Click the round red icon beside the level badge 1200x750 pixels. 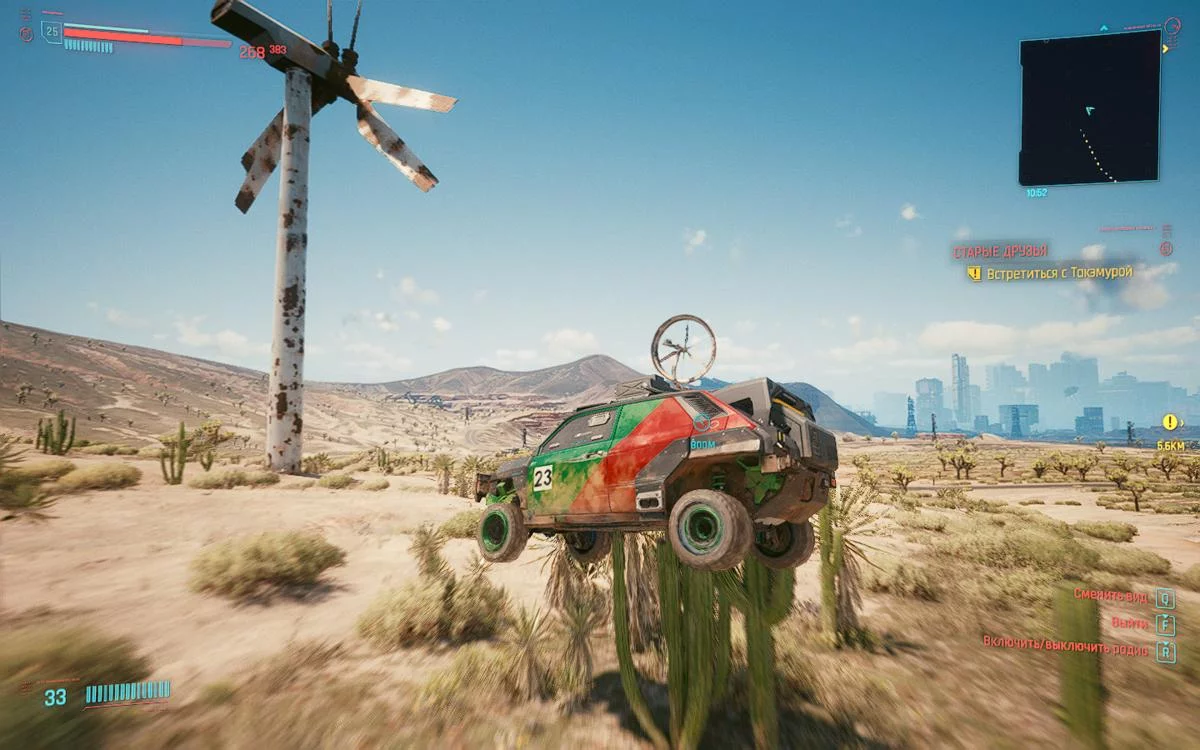pyautogui.click(x=26, y=34)
